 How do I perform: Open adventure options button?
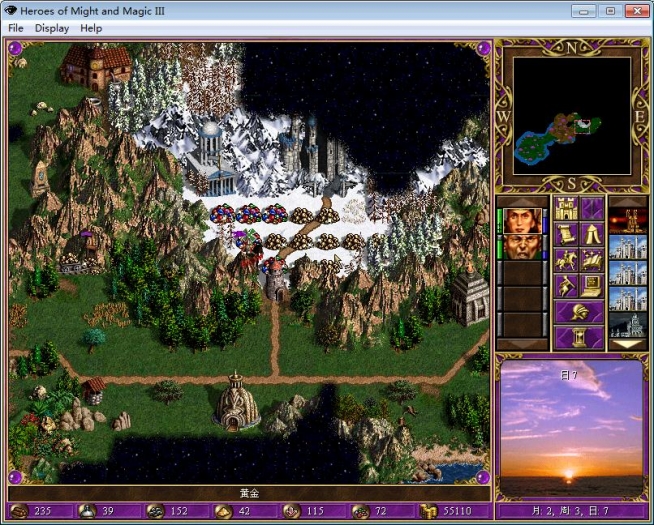[564, 286]
